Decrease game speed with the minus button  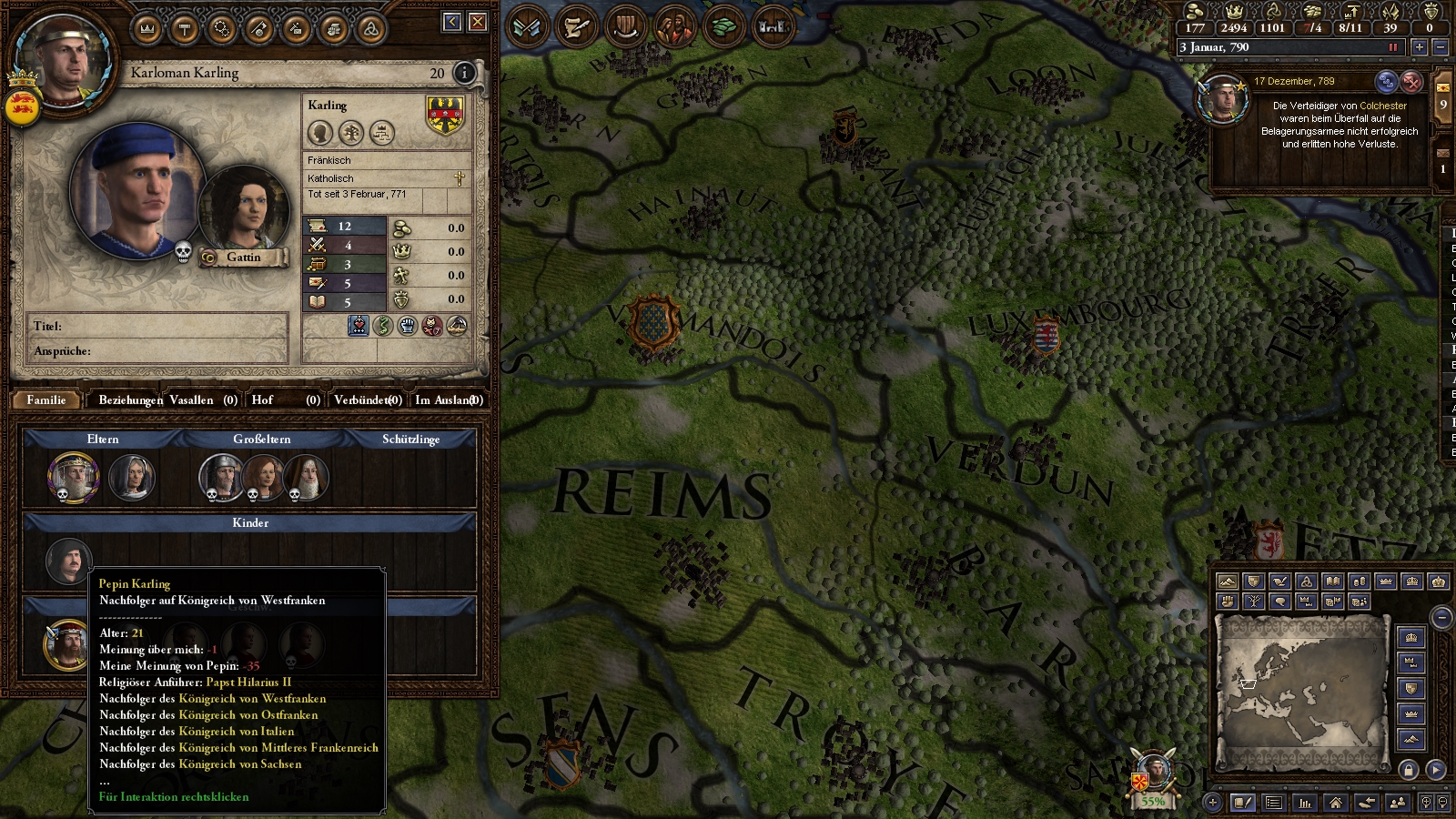[x=1440, y=47]
